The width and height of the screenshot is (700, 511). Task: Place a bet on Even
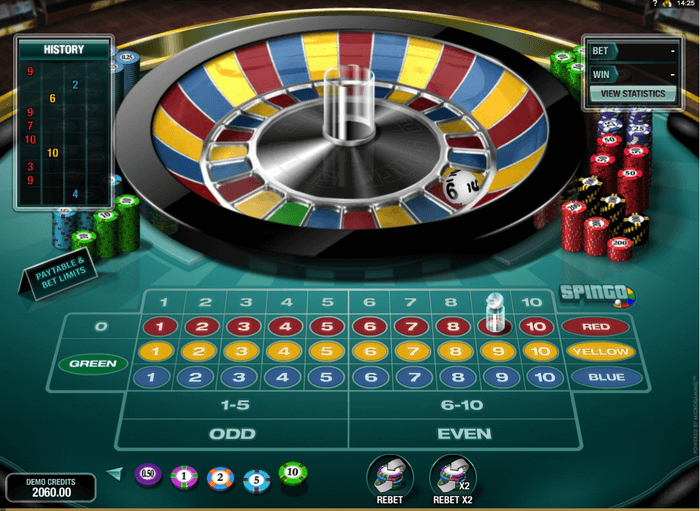465,434
